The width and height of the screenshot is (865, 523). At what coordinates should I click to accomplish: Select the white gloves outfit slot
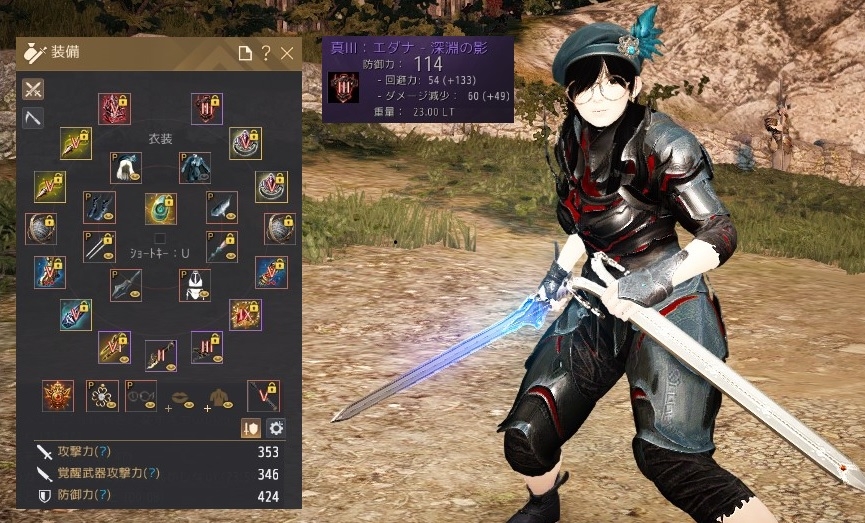[124, 167]
